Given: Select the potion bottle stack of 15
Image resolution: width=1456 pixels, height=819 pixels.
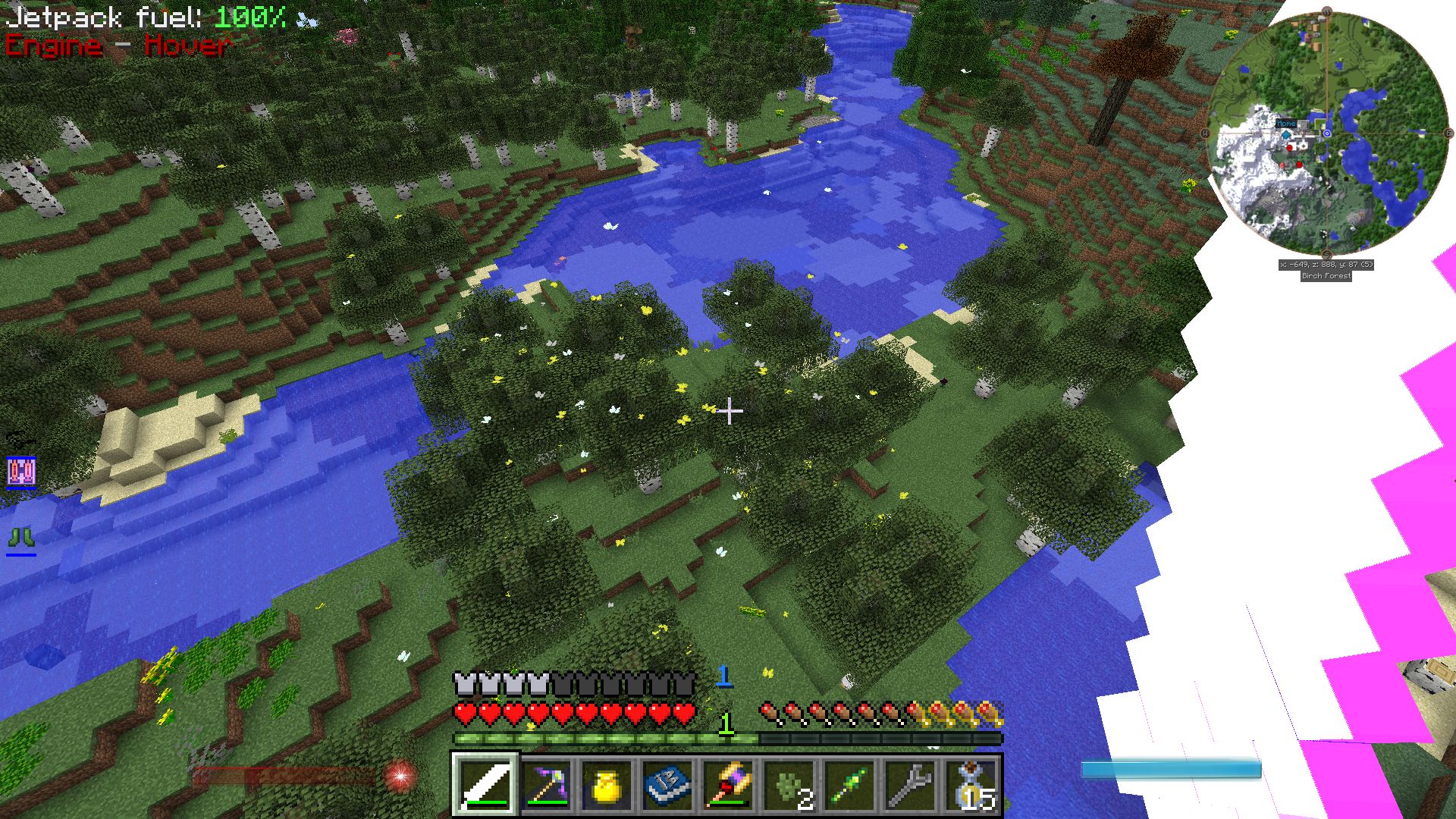Looking at the screenshot, I should (x=972, y=785).
